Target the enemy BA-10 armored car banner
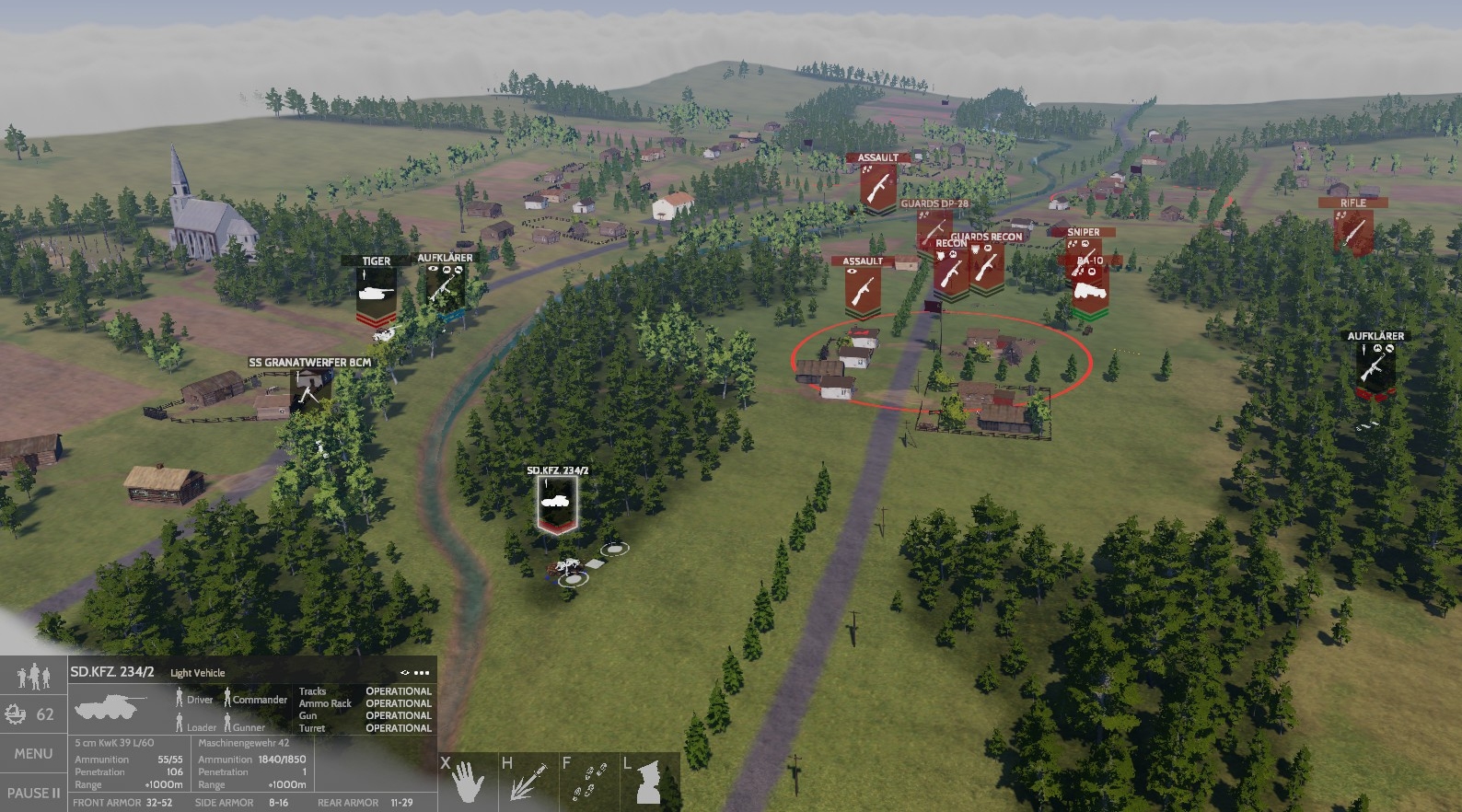This screenshot has width=1462, height=812. tap(1090, 289)
